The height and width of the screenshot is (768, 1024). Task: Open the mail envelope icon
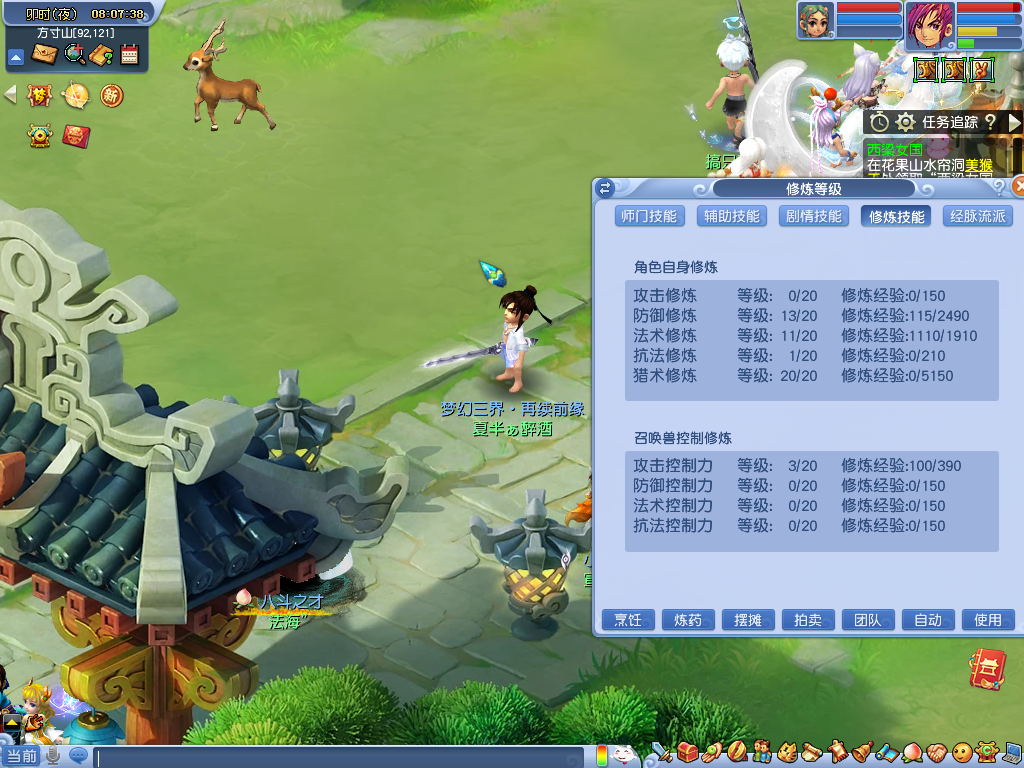click(x=43, y=54)
